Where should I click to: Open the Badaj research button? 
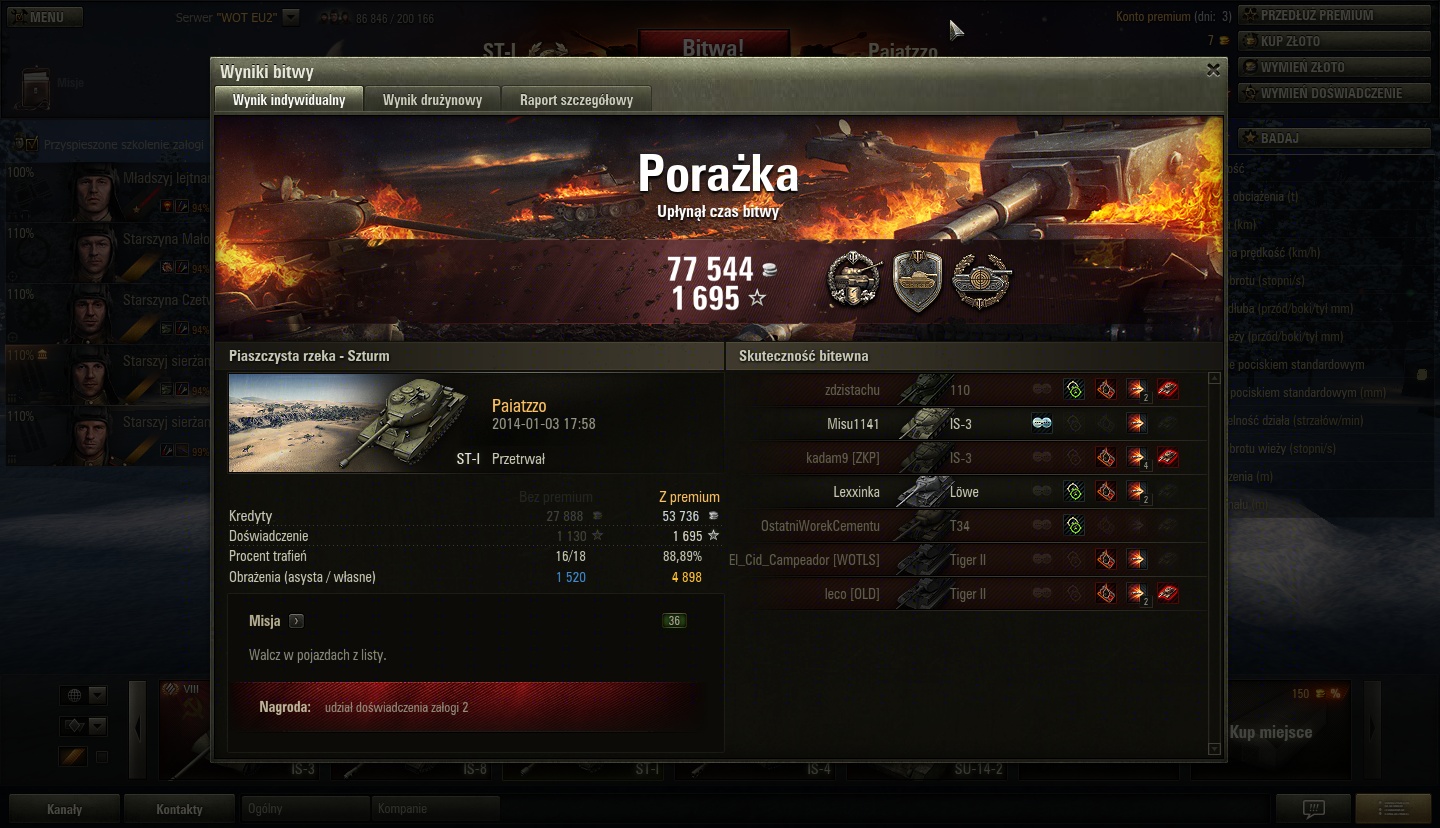point(1334,138)
